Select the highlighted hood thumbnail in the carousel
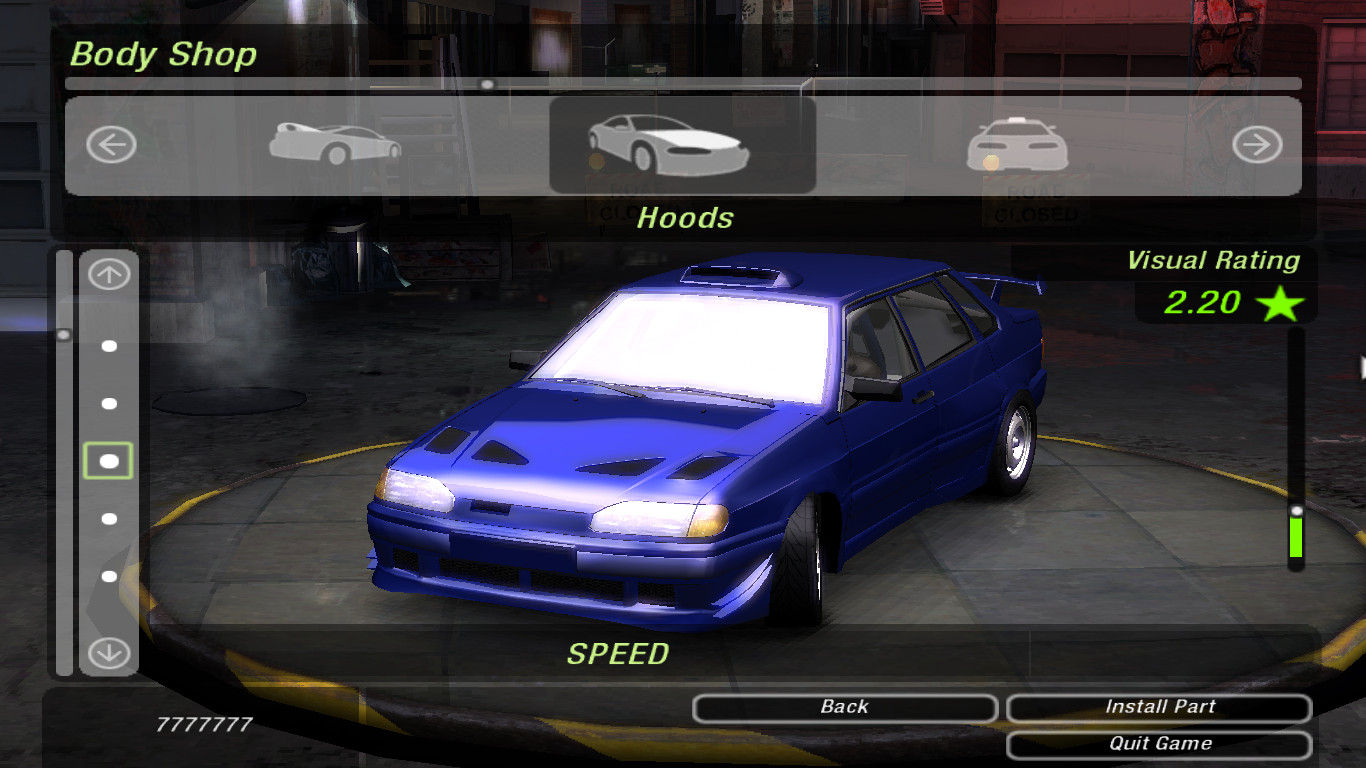Image resolution: width=1366 pixels, height=768 pixels. tap(683, 145)
